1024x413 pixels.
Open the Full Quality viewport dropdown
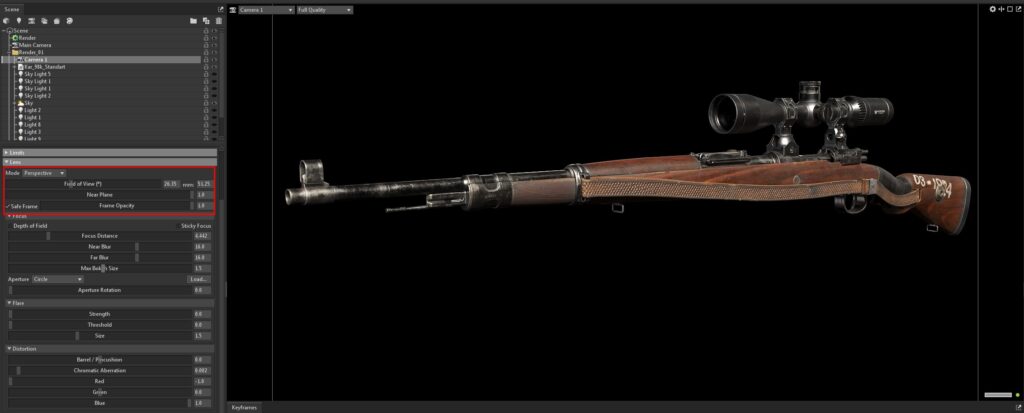[324, 9]
